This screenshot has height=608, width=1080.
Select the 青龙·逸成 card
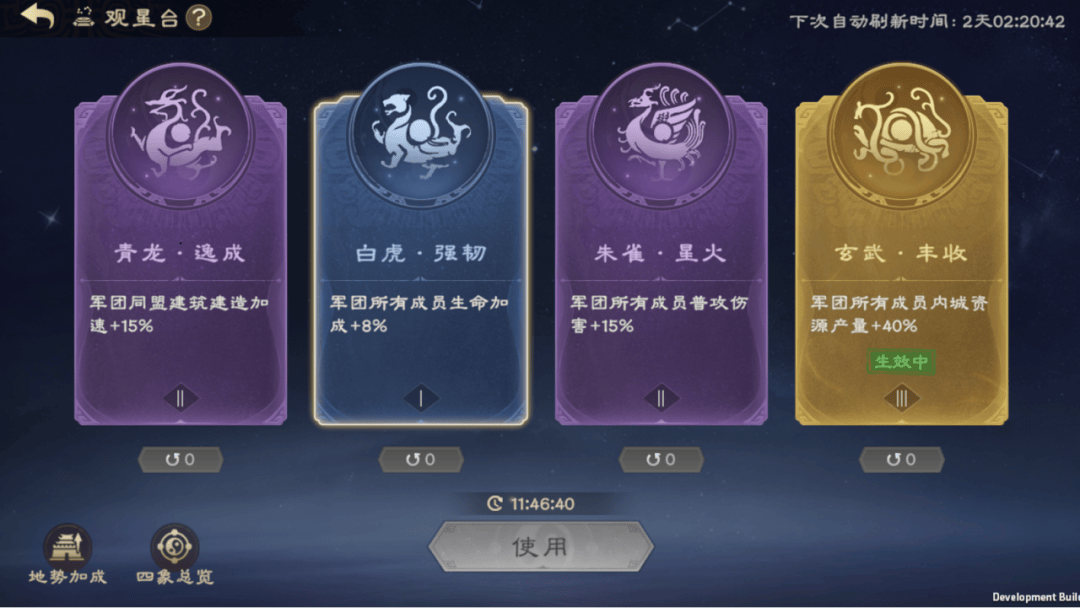[180, 260]
